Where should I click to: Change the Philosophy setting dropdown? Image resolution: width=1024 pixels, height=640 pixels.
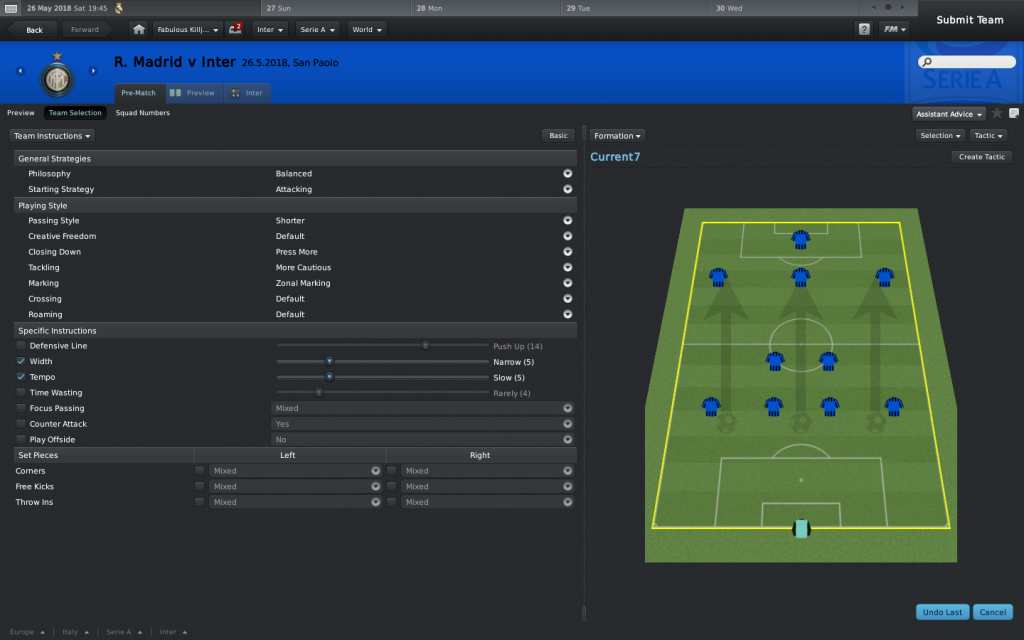pos(567,174)
